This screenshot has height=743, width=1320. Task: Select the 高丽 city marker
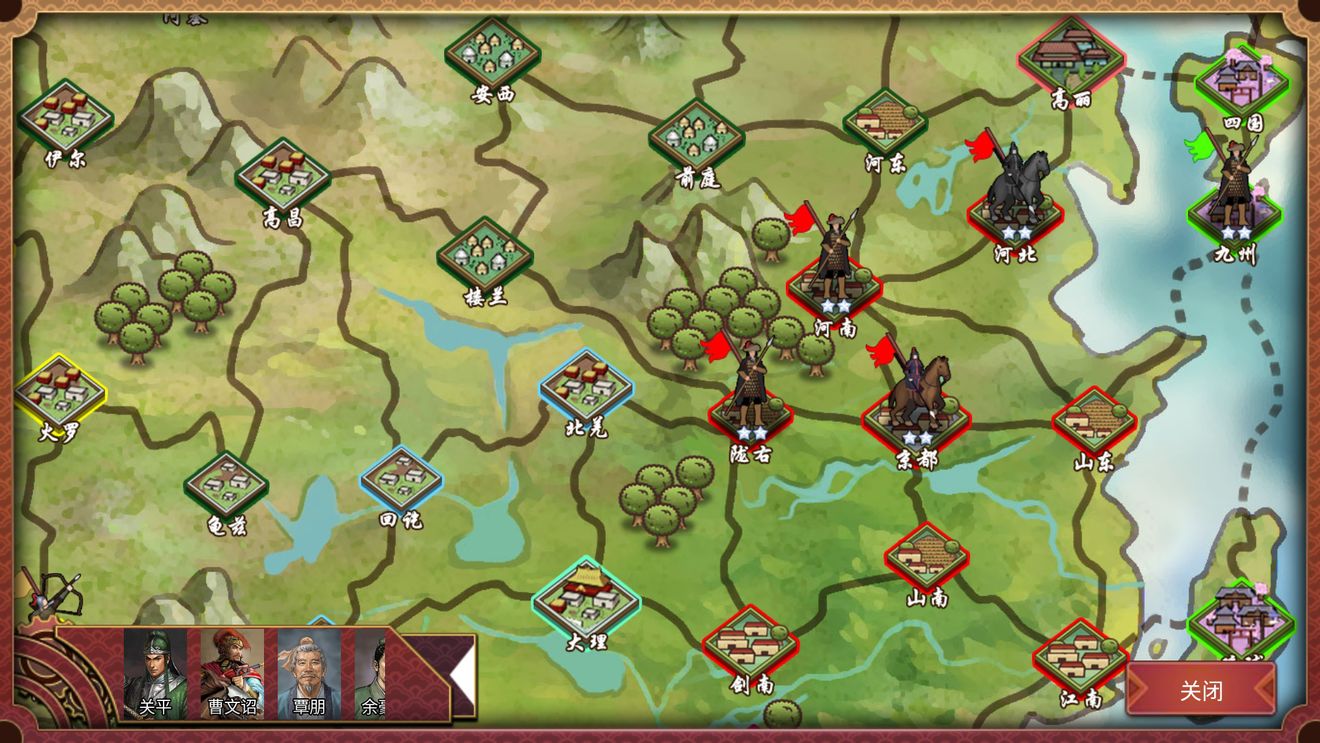pyautogui.click(x=1071, y=55)
